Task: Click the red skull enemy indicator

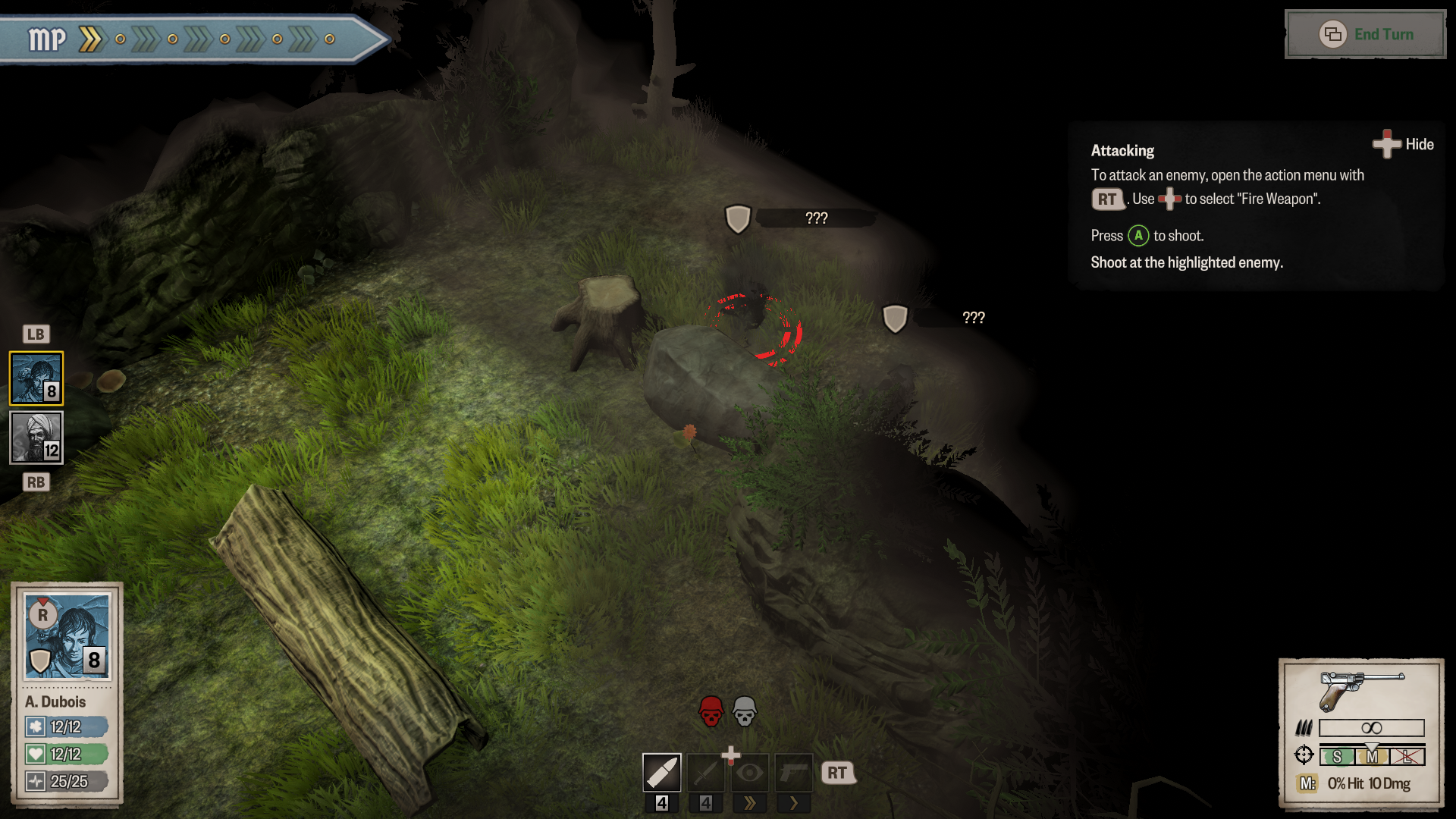Action: 711,711
